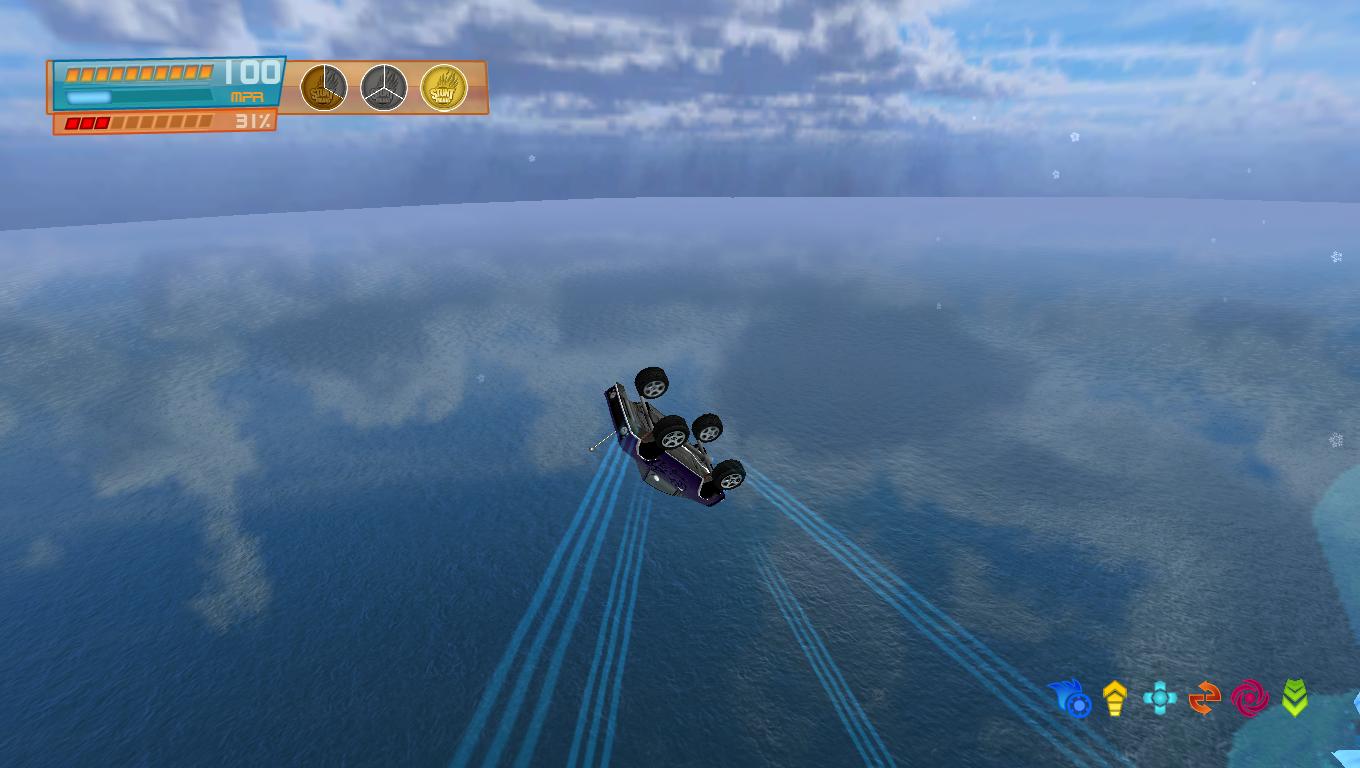Image resolution: width=1360 pixels, height=768 pixels.
Task: Trigger the yellow upward arrow ability
Action: [x=1115, y=698]
